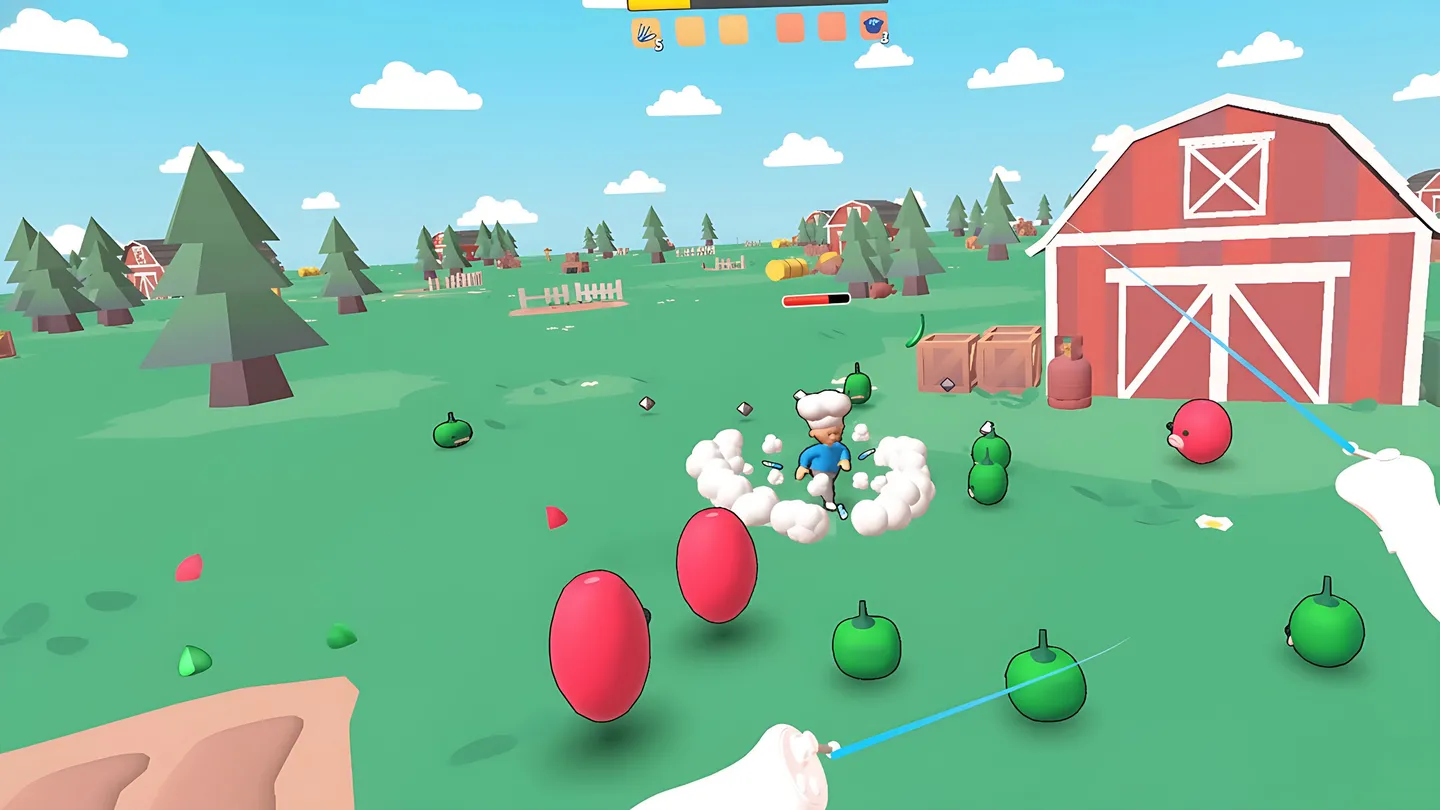
Task: Click the red hotbar slot beside the hat
Action: pyautogui.click(x=830, y=28)
